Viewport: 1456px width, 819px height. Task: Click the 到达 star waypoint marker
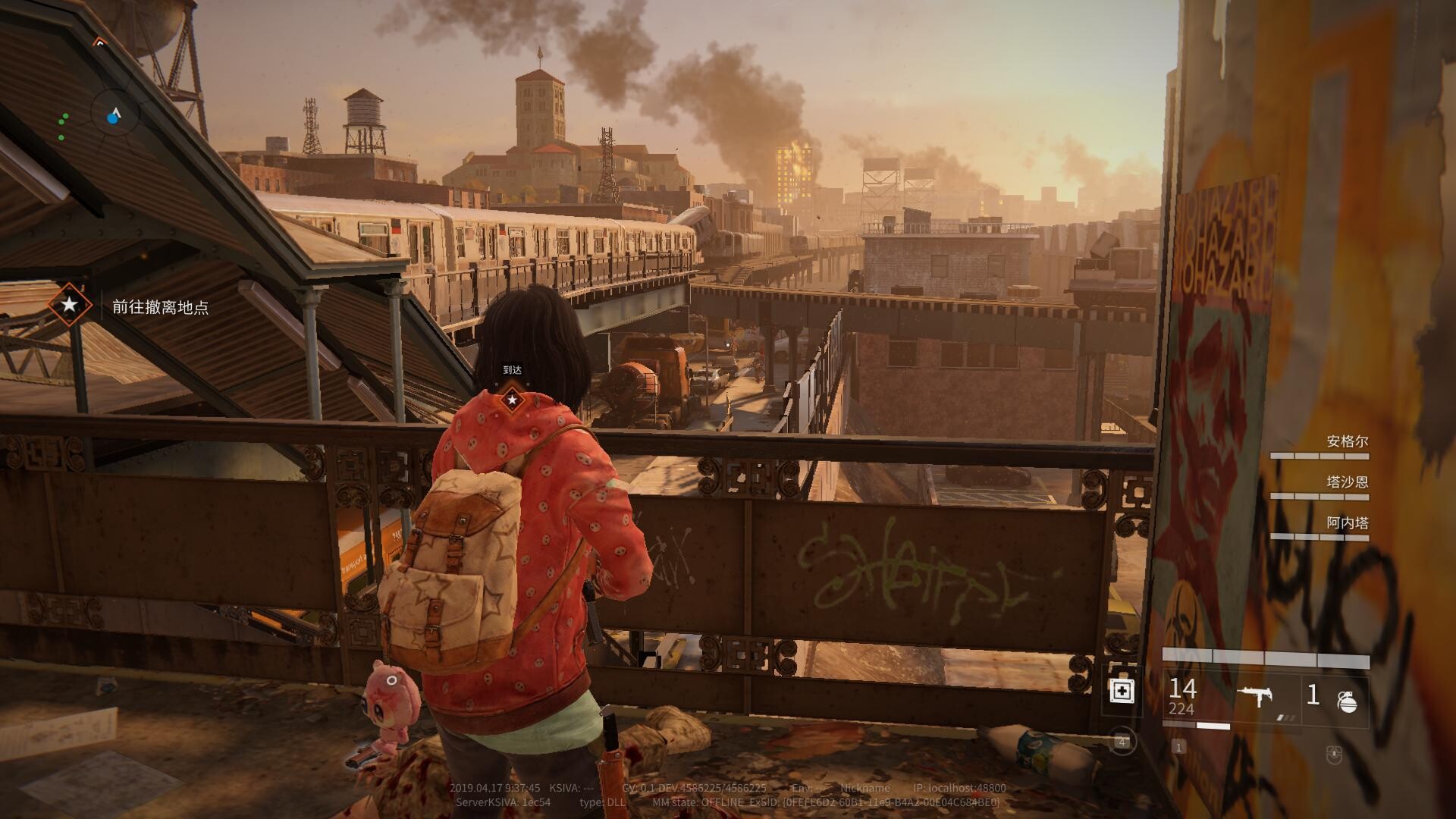[513, 399]
